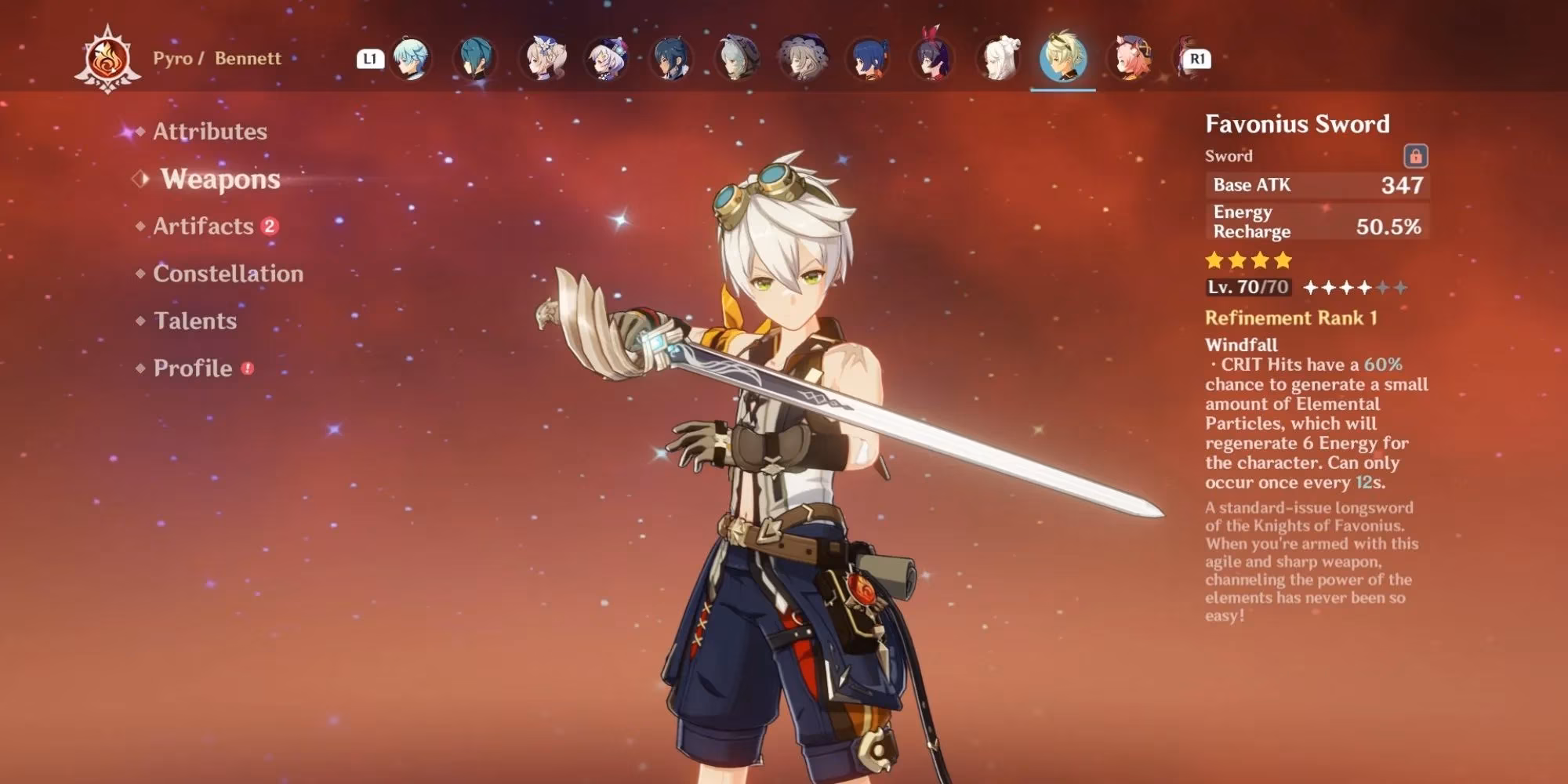Screen dimensions: 1568x784
Task: View Bennett's Talents
Action: point(194,321)
